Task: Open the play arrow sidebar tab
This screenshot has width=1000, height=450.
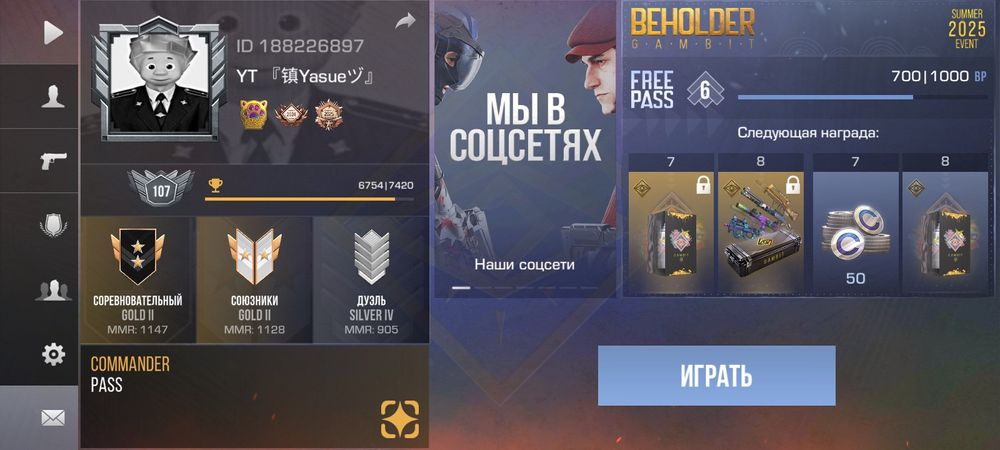Action: click(53, 32)
